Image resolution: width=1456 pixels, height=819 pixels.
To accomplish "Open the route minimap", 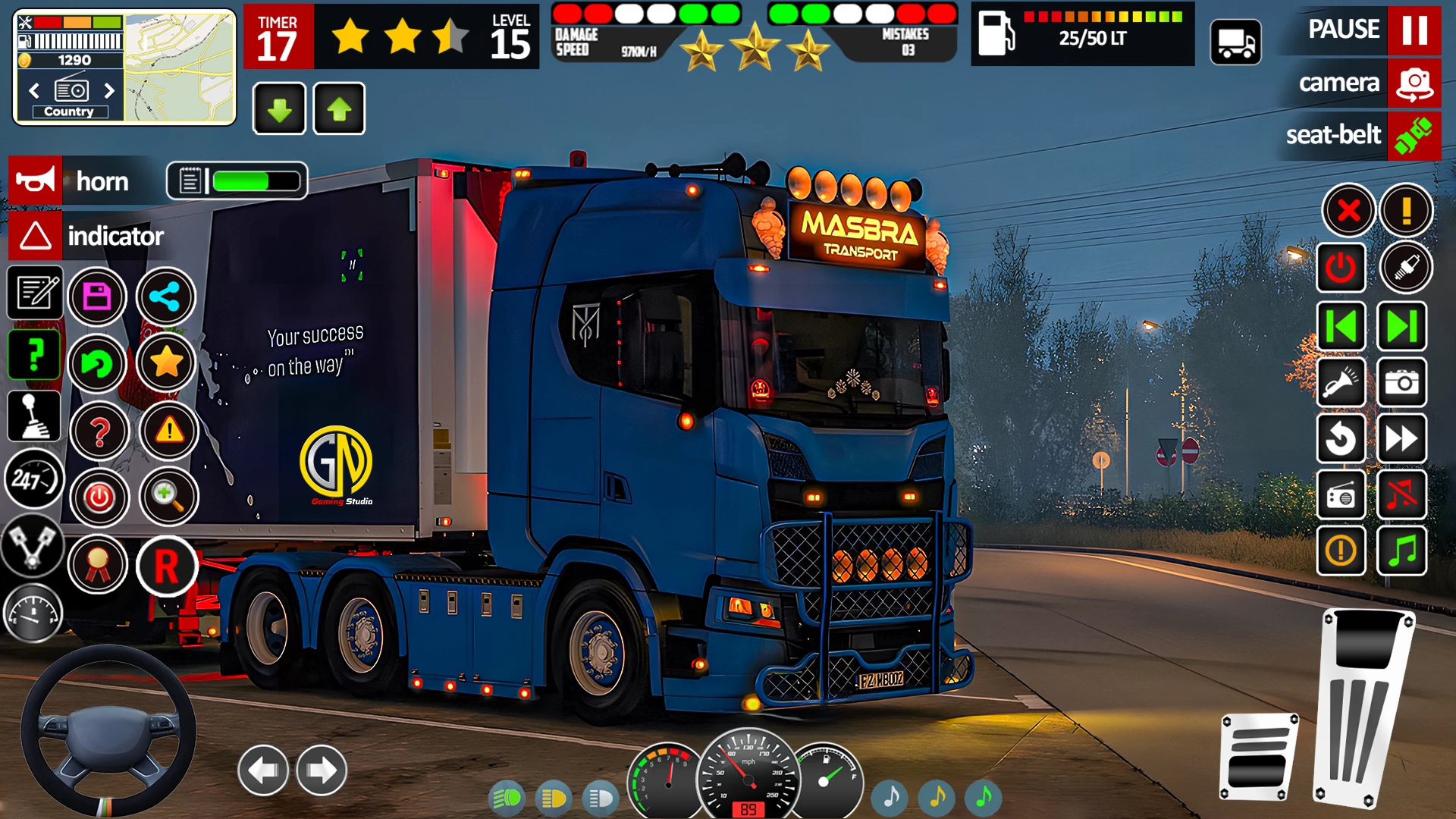I will tap(179, 68).
